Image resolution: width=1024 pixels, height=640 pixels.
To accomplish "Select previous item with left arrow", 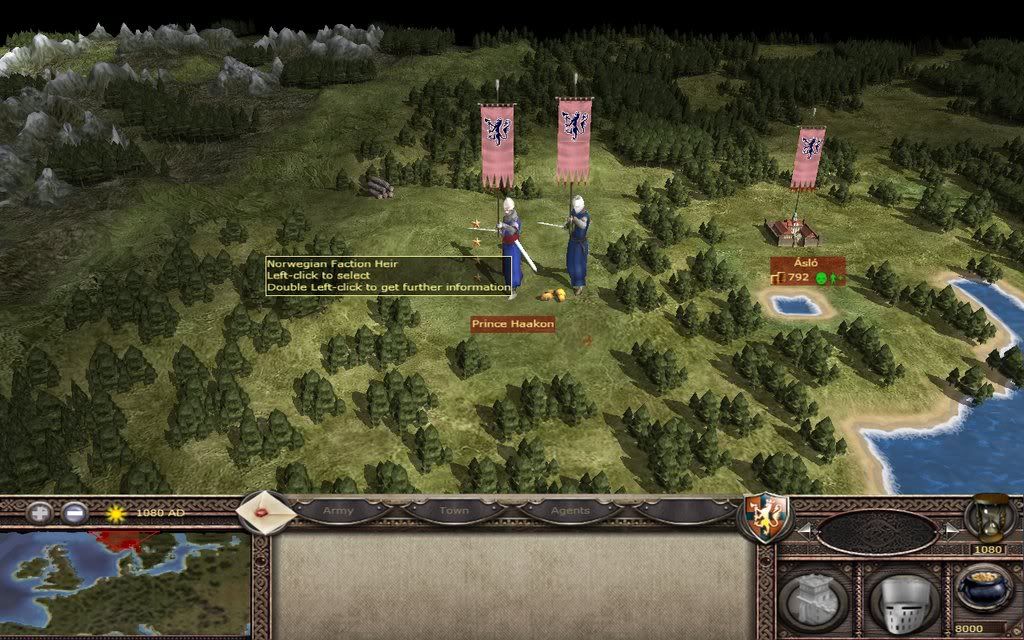I will point(800,528).
